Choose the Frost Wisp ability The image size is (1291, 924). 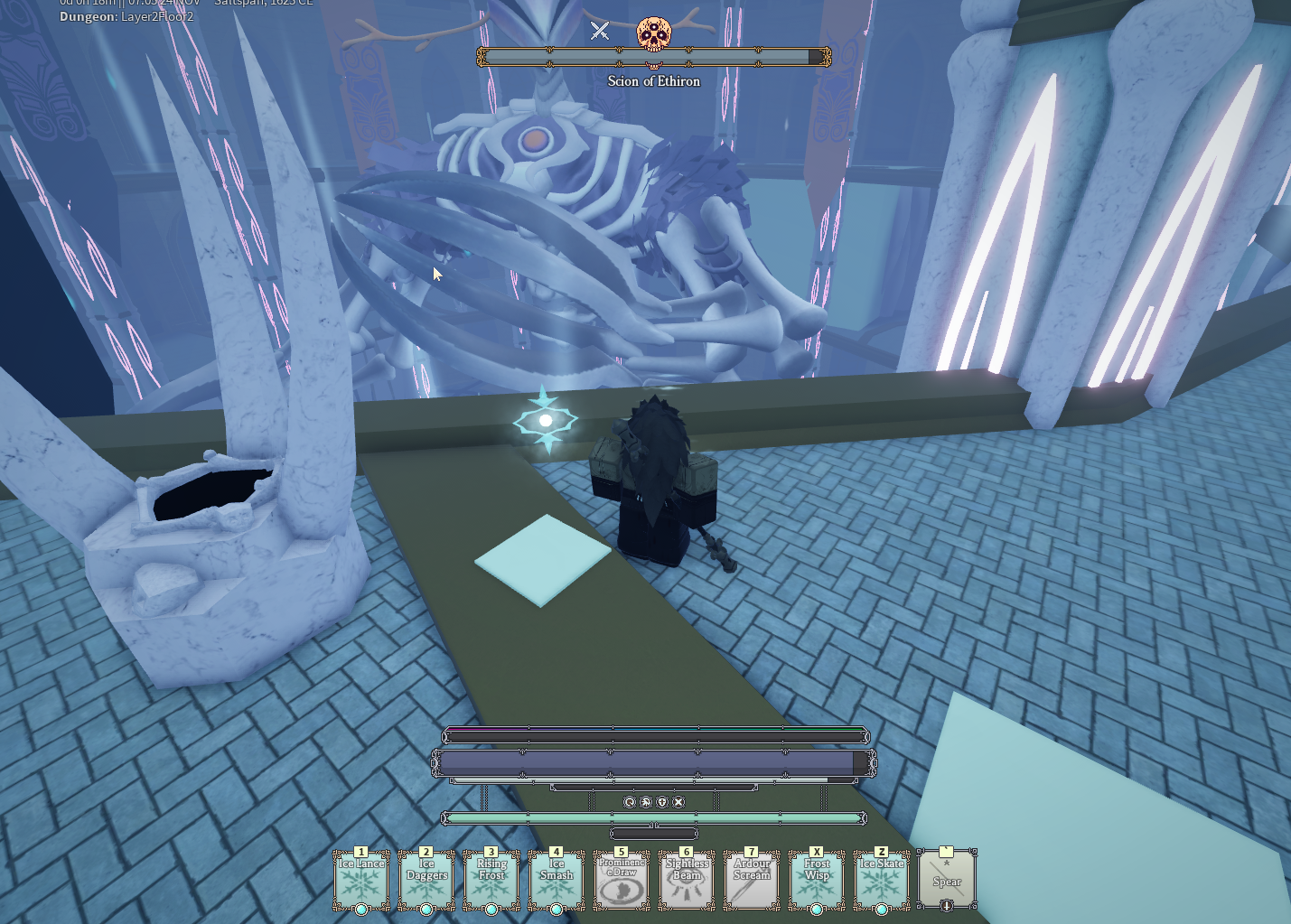pos(817,881)
